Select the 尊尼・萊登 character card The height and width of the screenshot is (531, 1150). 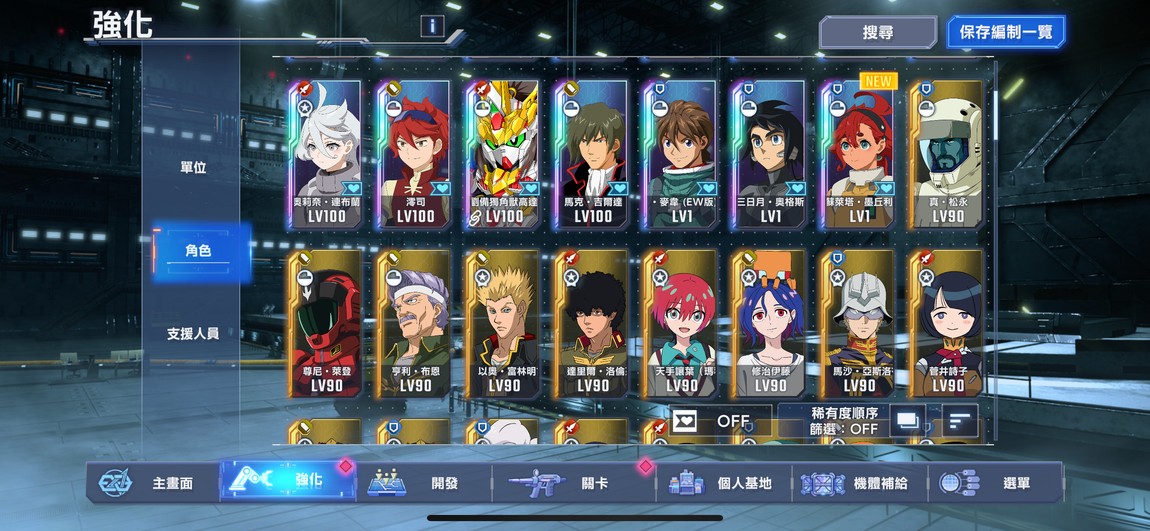[x=325, y=323]
